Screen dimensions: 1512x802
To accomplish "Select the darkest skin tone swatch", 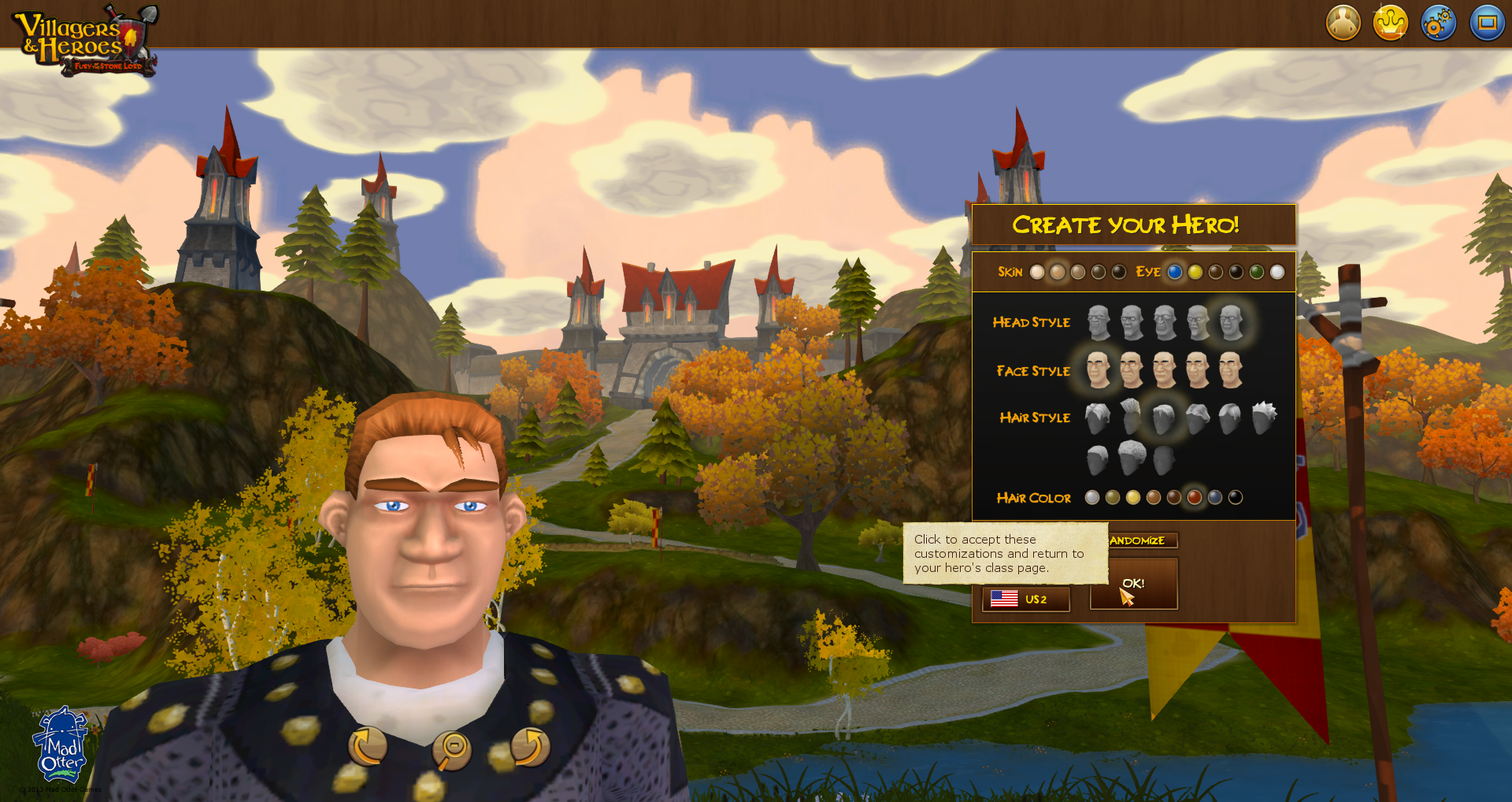I will pyautogui.click(x=1119, y=272).
